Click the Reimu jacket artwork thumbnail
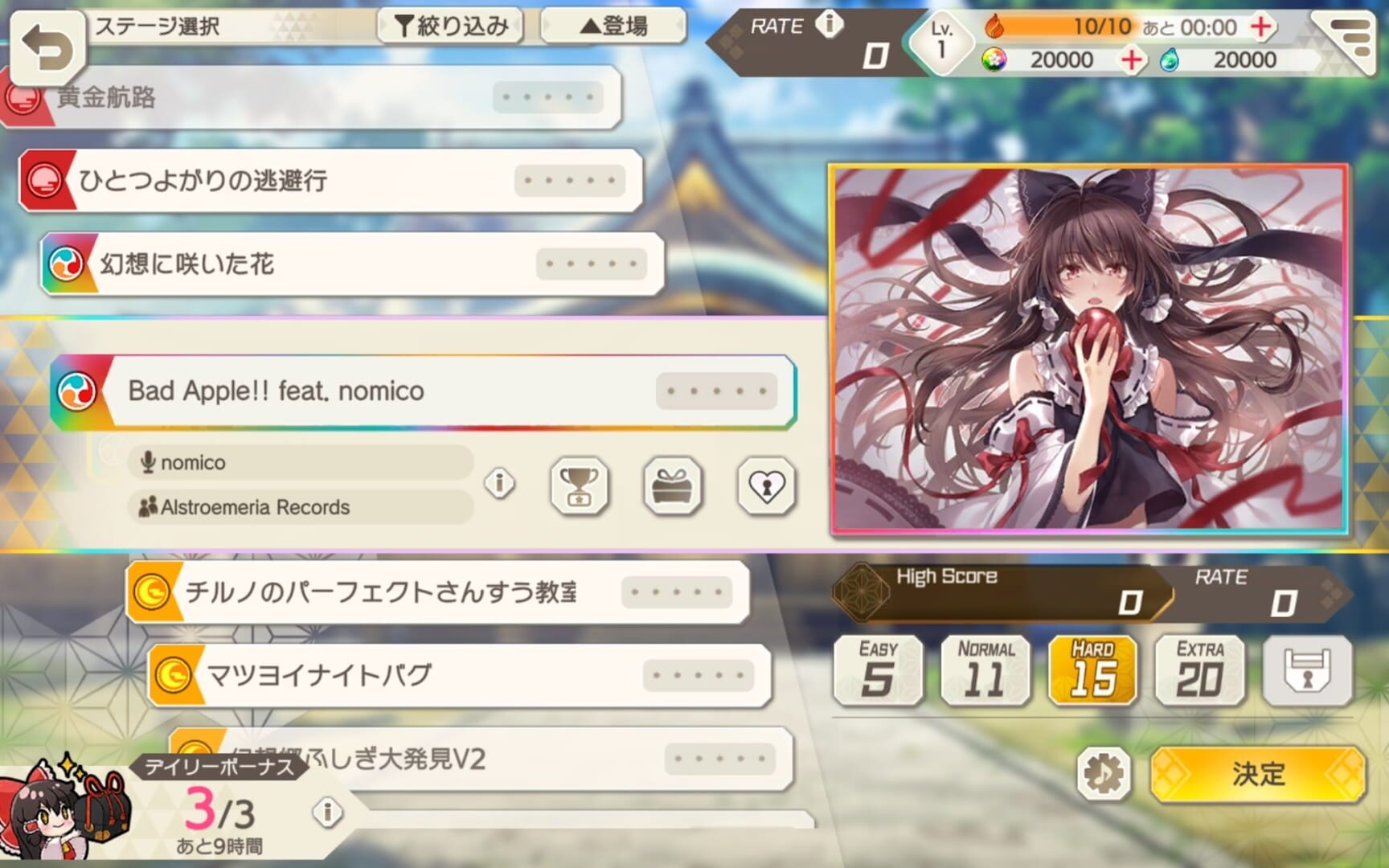 (x=1089, y=347)
